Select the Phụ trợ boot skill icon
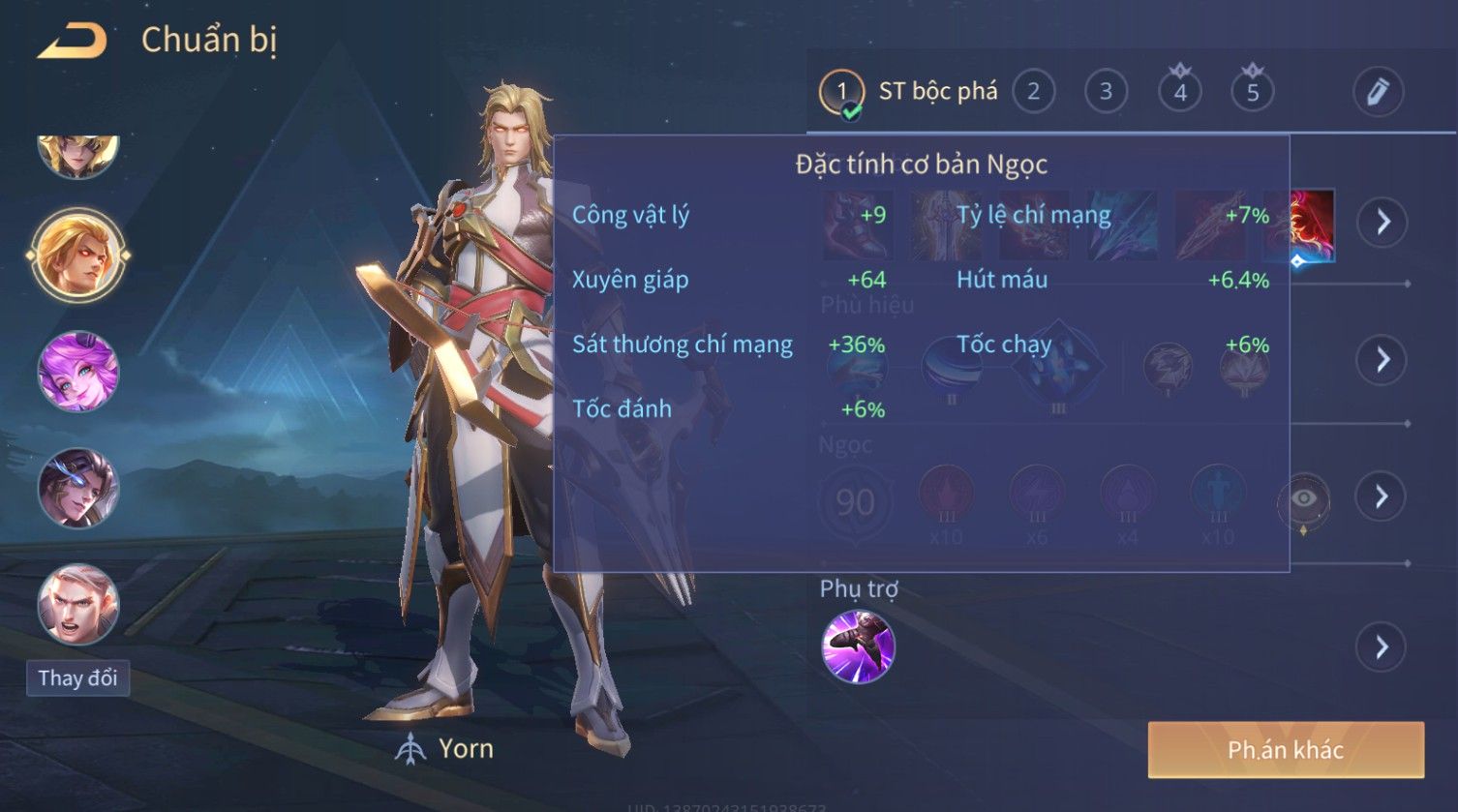 (858, 647)
